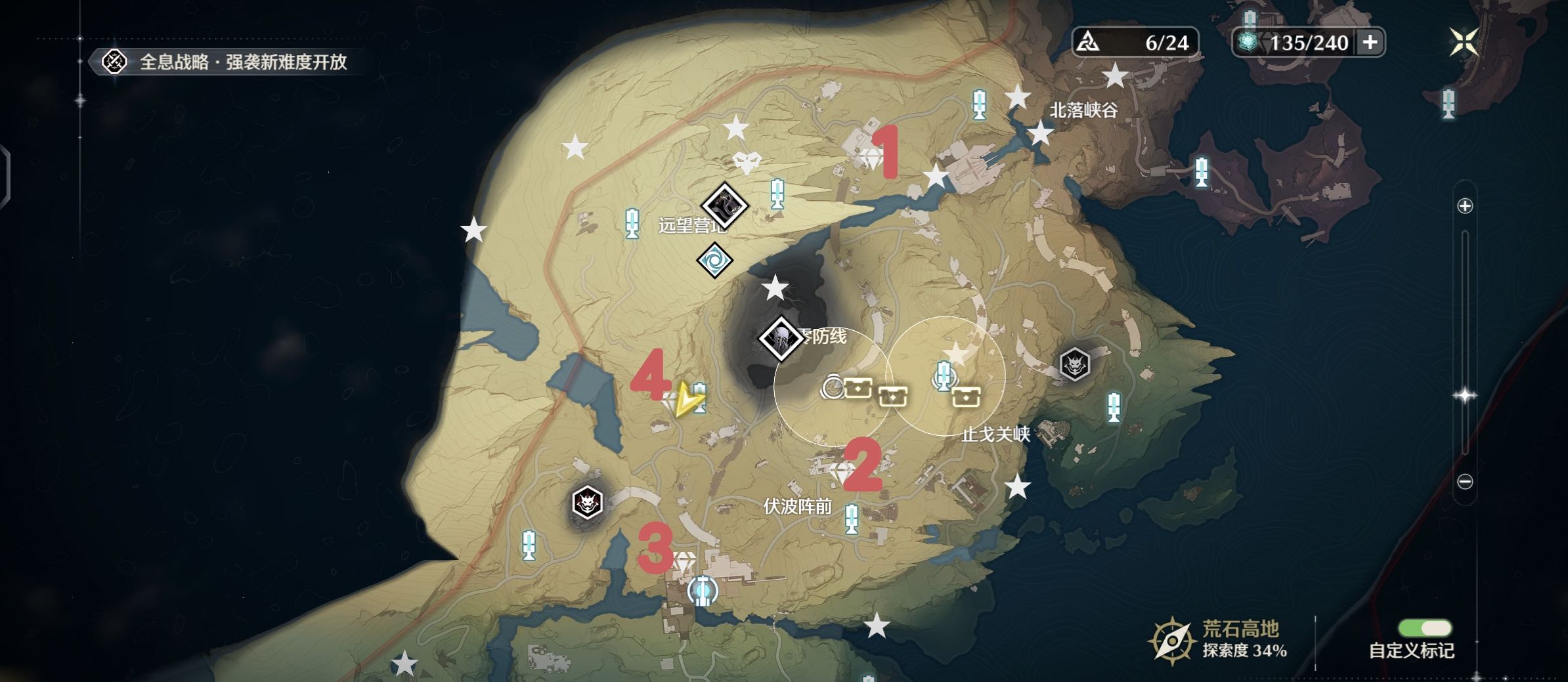Click the star handle on the zoom slider
This screenshot has height=682, width=1568.
tap(1465, 395)
